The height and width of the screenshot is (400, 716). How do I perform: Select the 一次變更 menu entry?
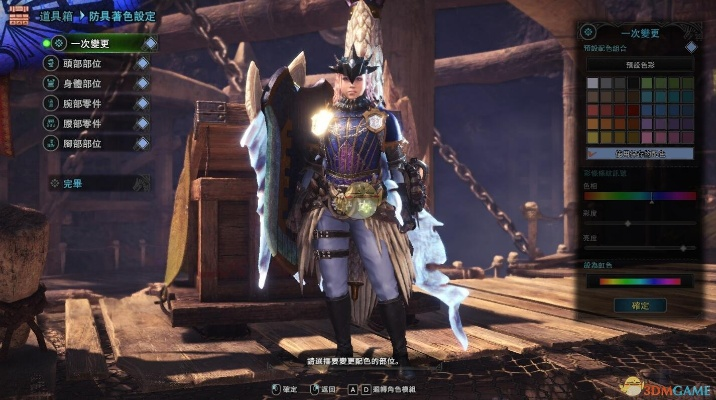click(98, 44)
